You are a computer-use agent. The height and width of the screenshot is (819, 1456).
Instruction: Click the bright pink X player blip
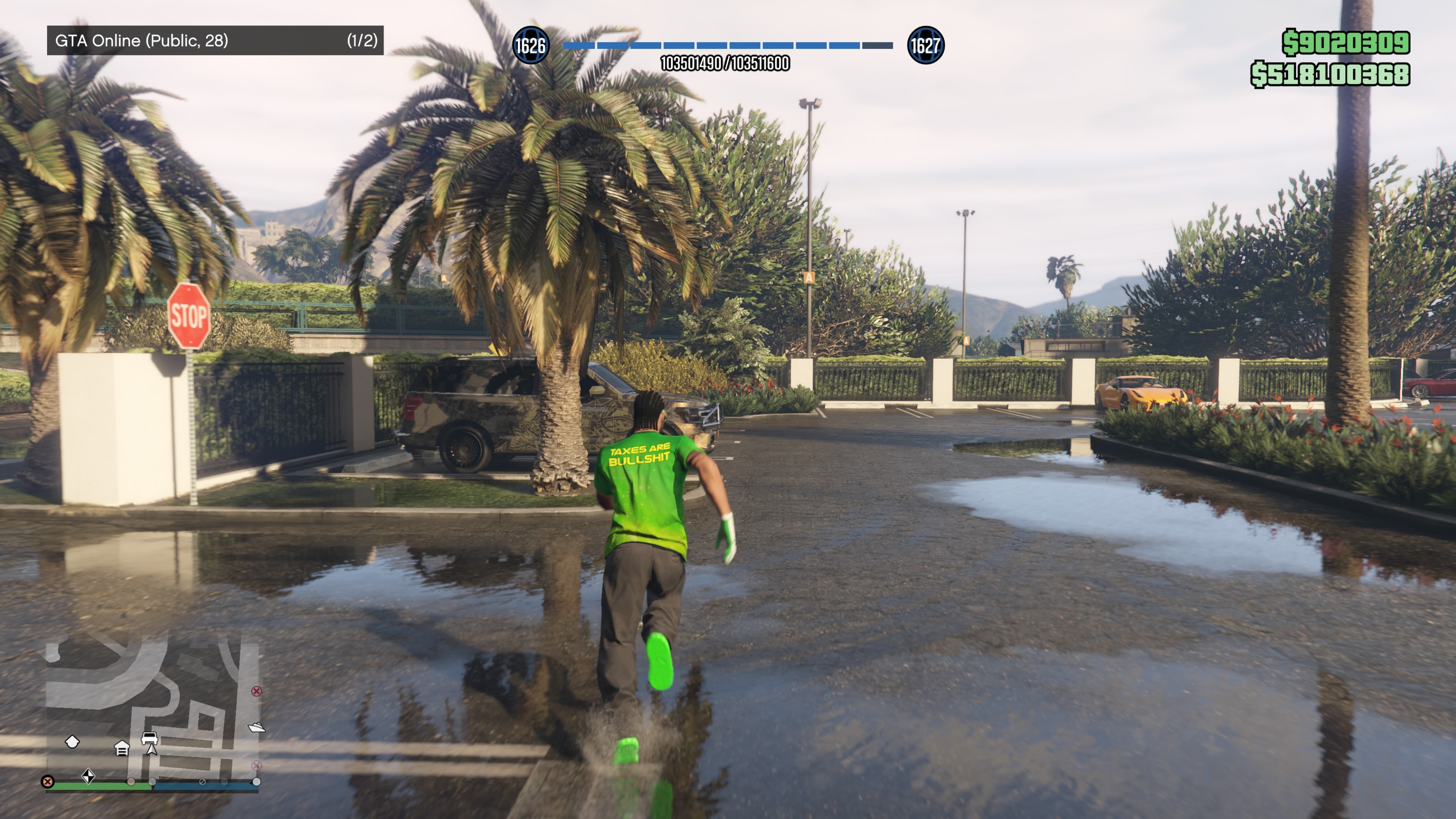point(257,691)
